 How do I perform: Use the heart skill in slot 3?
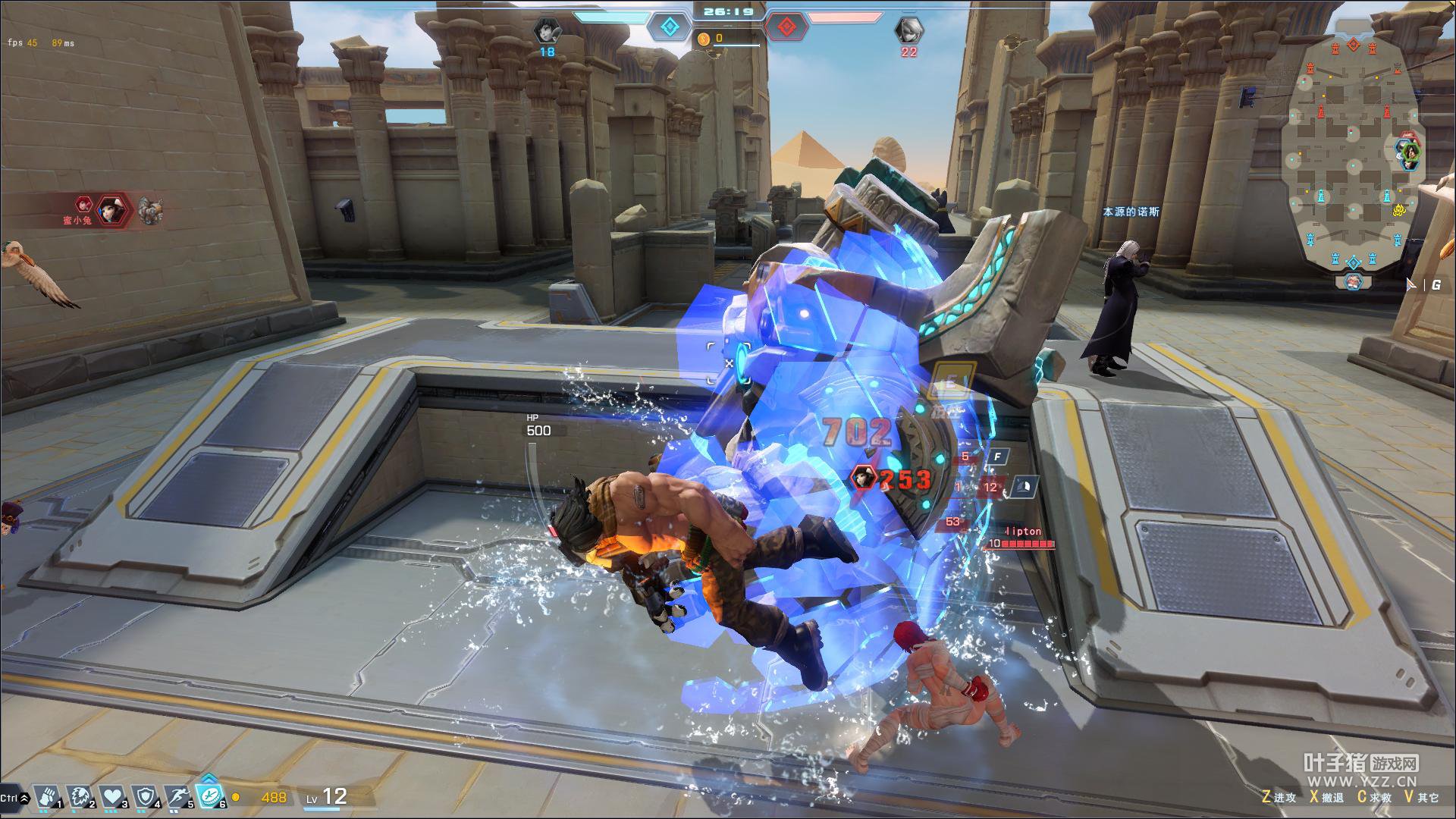tap(112, 796)
